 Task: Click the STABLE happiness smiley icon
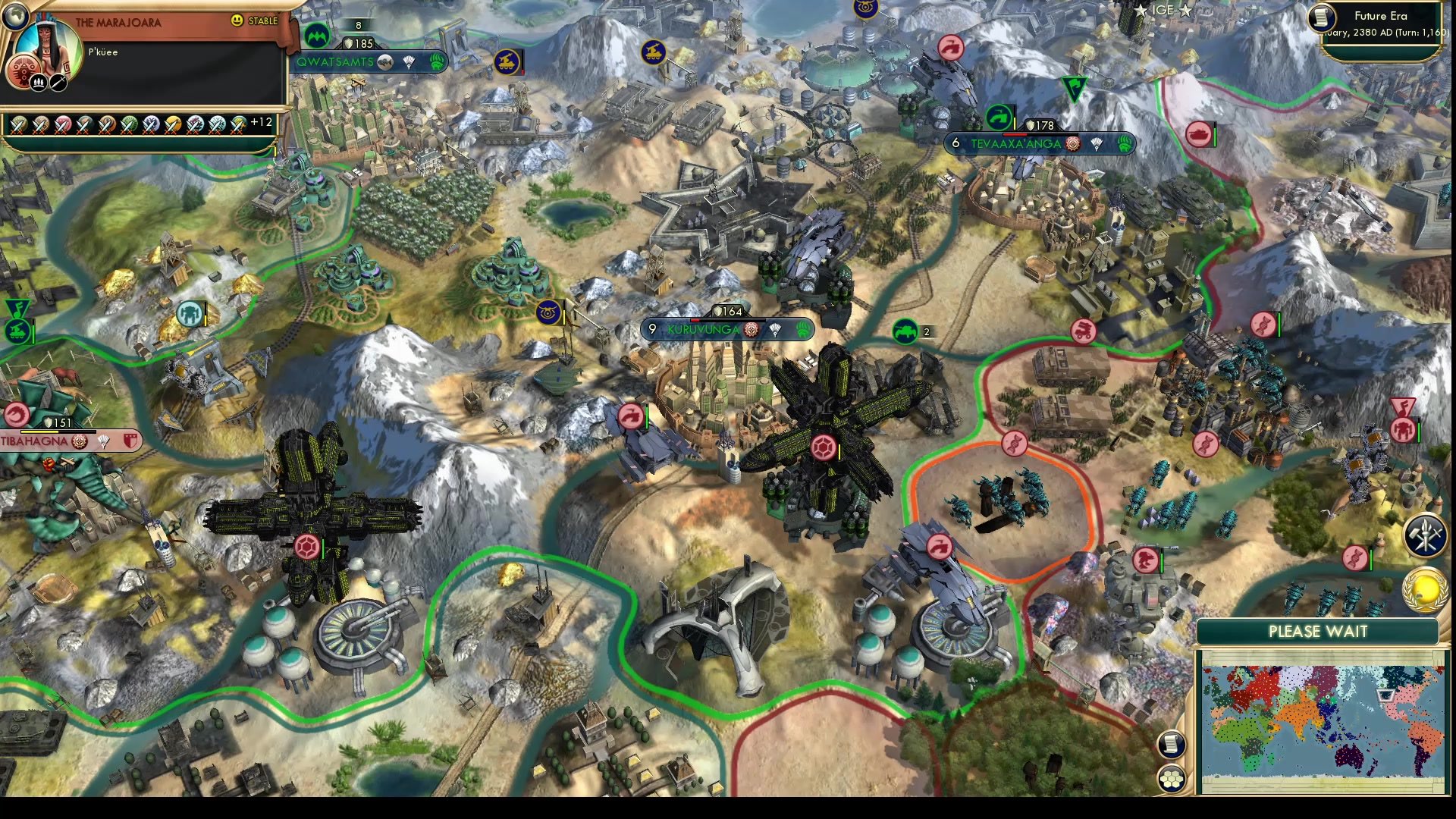pyautogui.click(x=237, y=20)
